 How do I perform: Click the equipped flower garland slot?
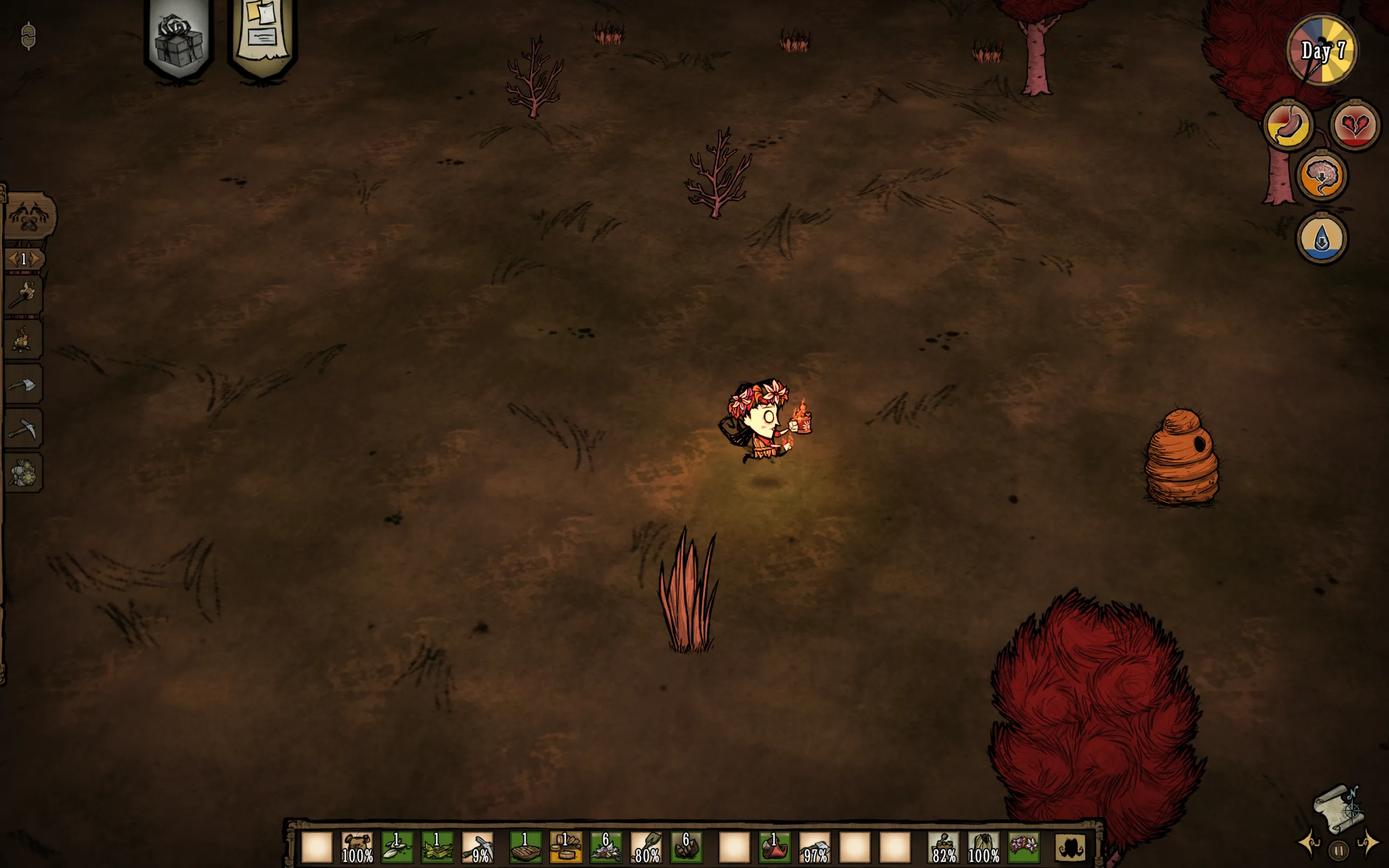pos(1023,846)
